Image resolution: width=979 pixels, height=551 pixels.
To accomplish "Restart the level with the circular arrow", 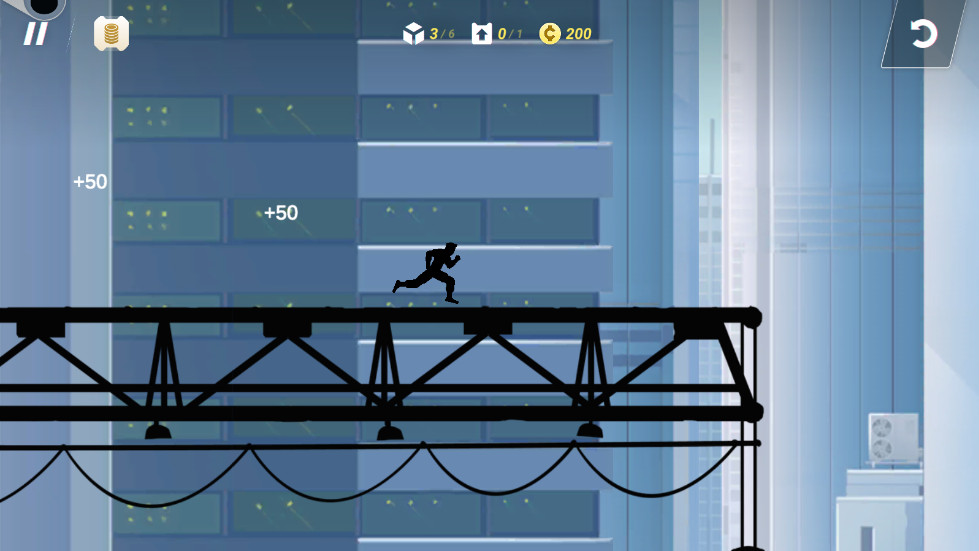I will tap(923, 34).
